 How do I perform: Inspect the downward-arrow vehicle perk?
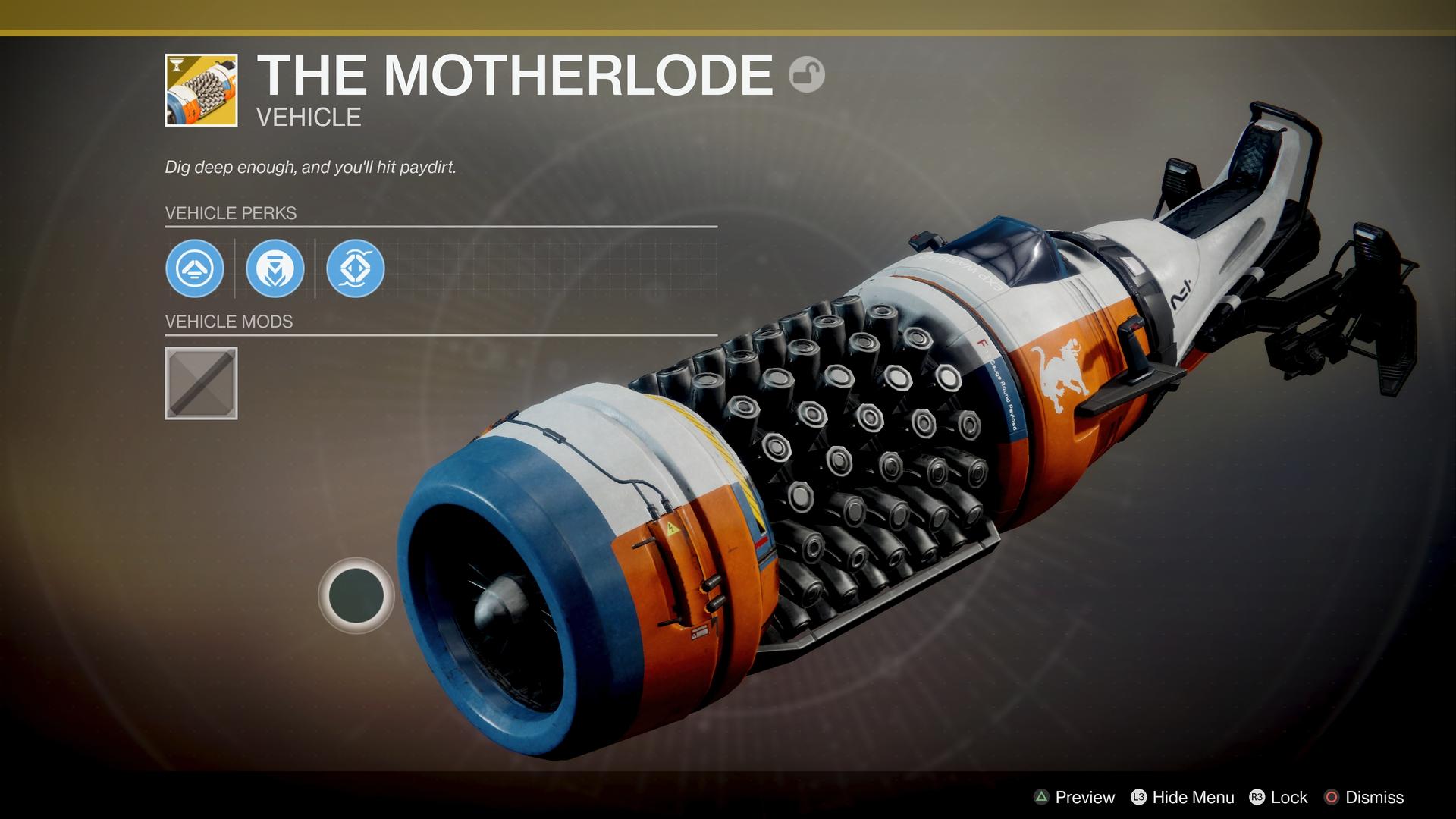pos(275,268)
